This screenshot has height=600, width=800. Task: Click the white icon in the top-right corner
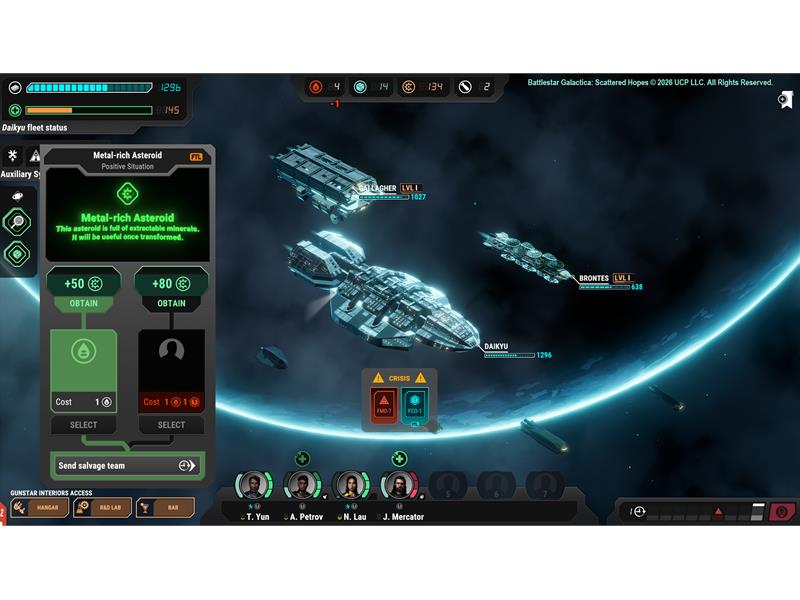786,99
